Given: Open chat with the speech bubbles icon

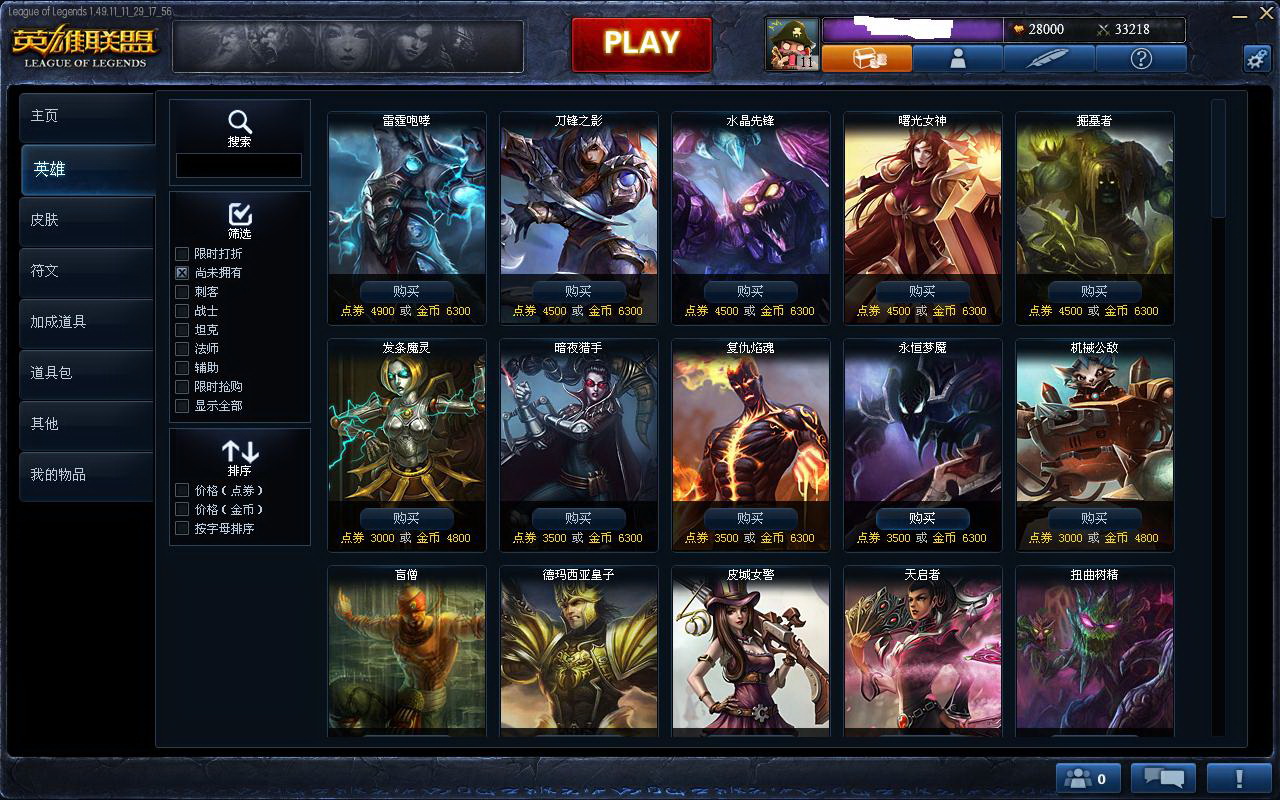Looking at the screenshot, I should click(1163, 777).
